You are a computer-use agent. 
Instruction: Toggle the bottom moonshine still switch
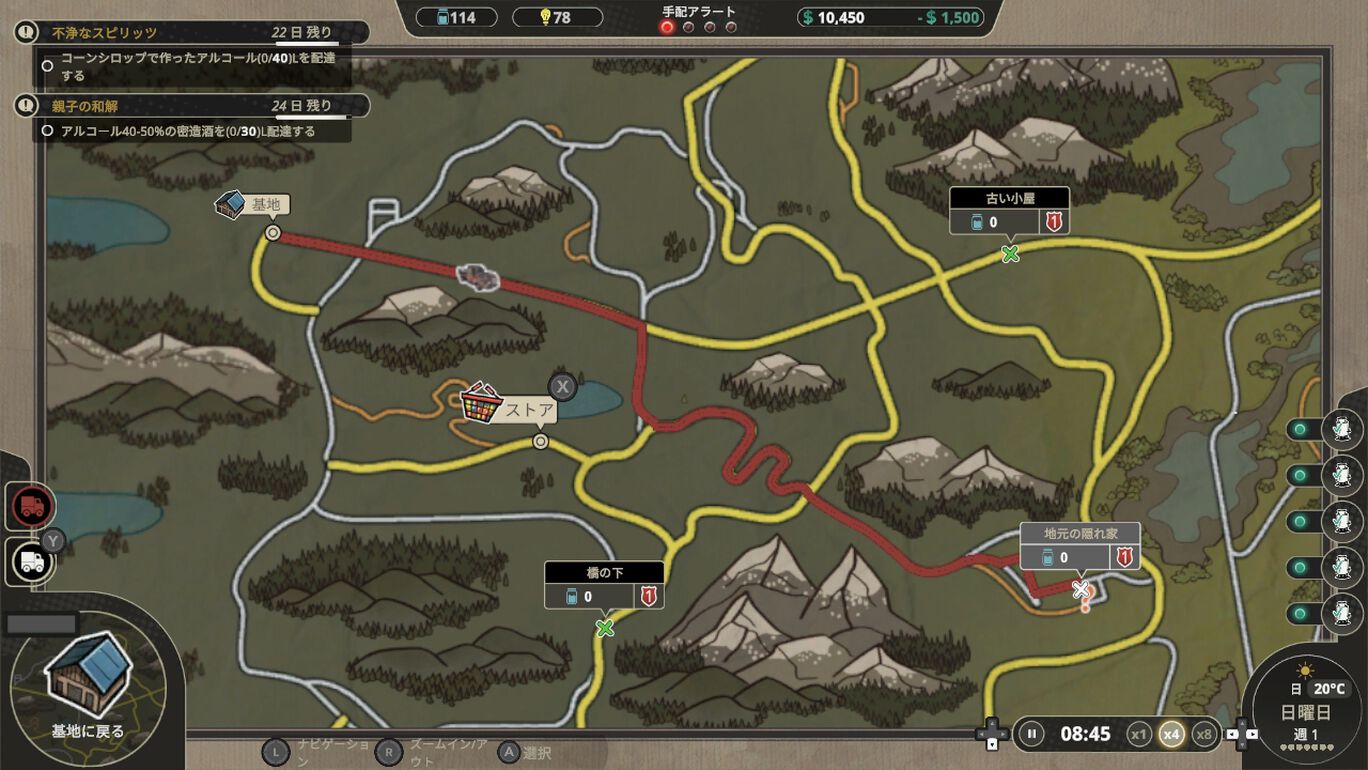point(1300,613)
